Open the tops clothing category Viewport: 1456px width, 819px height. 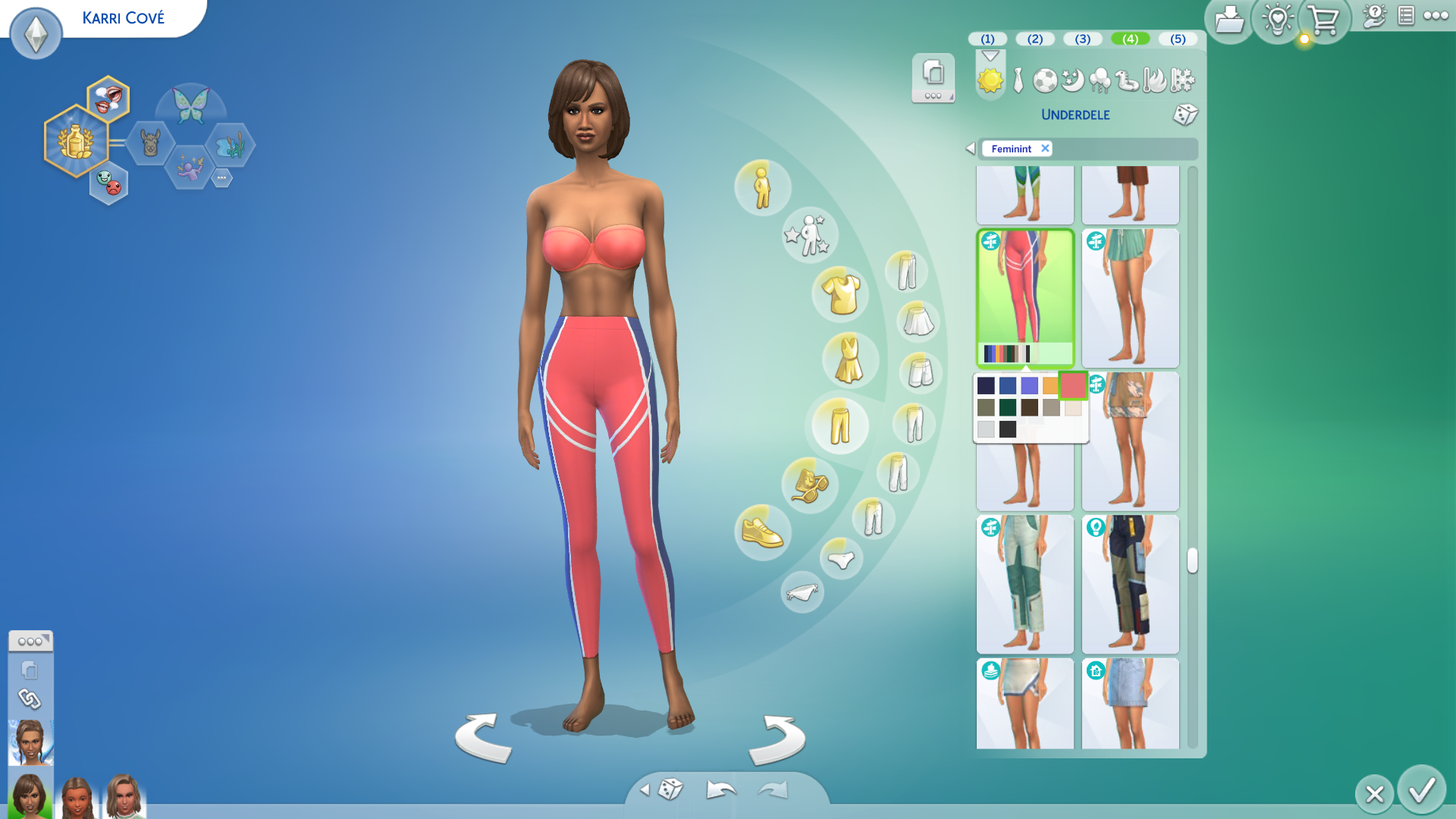[841, 294]
